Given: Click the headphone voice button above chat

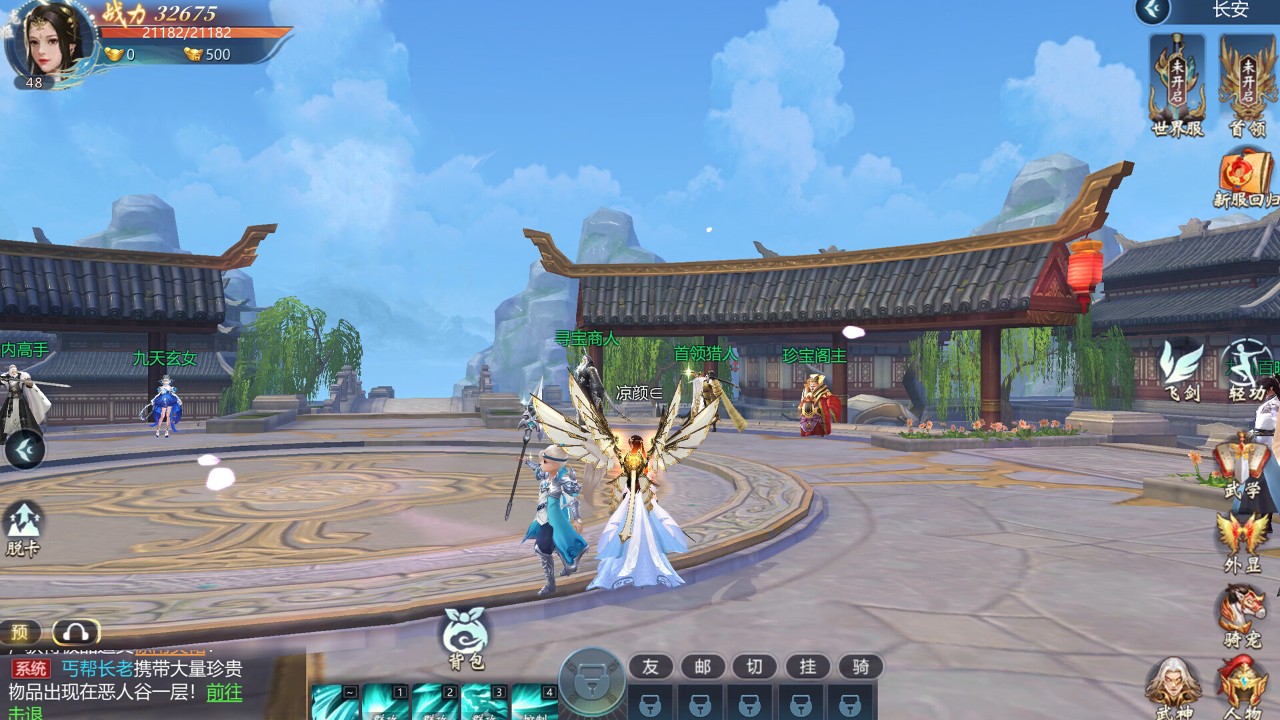Looking at the screenshot, I should click(77, 632).
